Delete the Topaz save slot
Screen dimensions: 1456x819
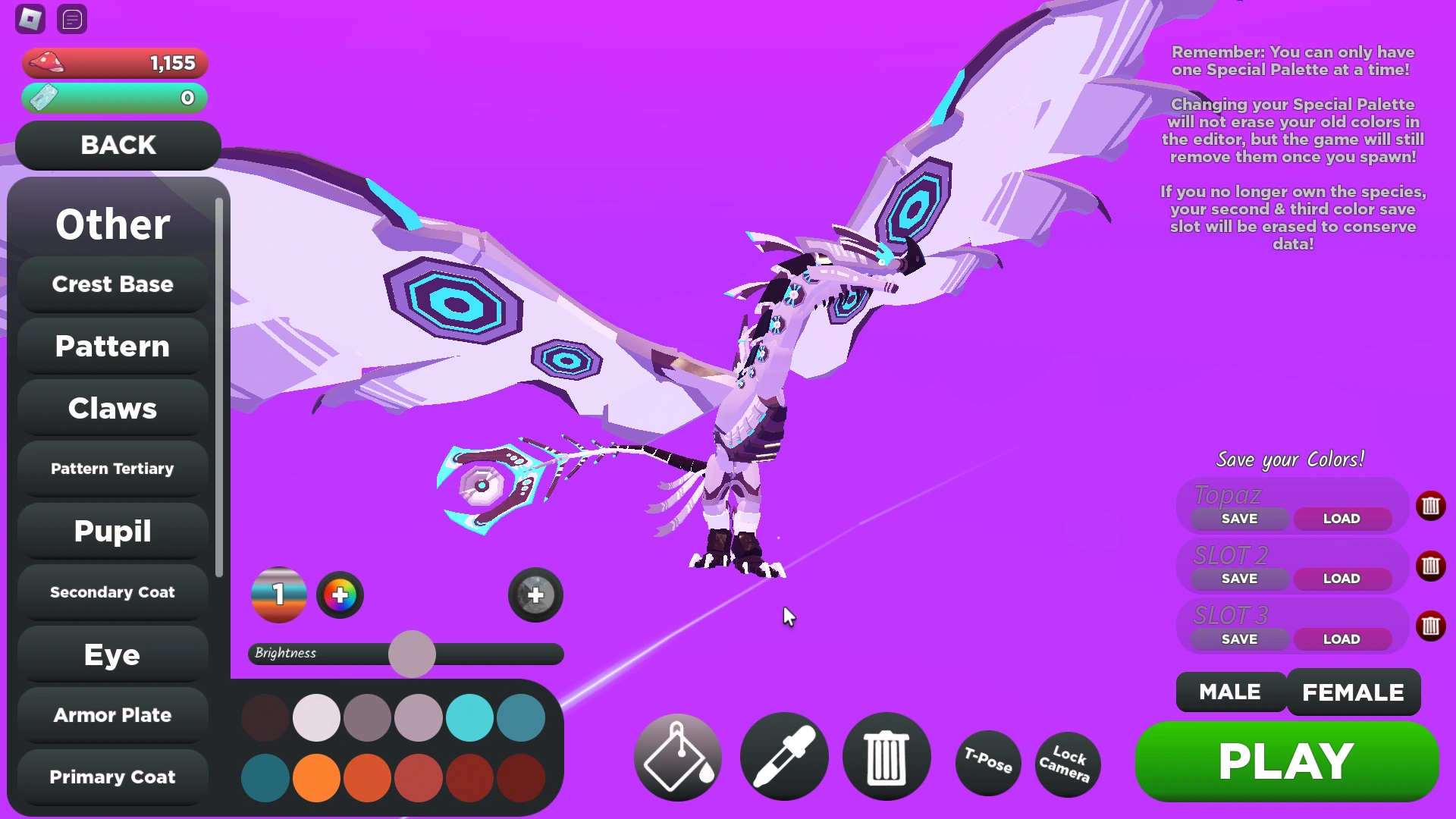[1432, 507]
